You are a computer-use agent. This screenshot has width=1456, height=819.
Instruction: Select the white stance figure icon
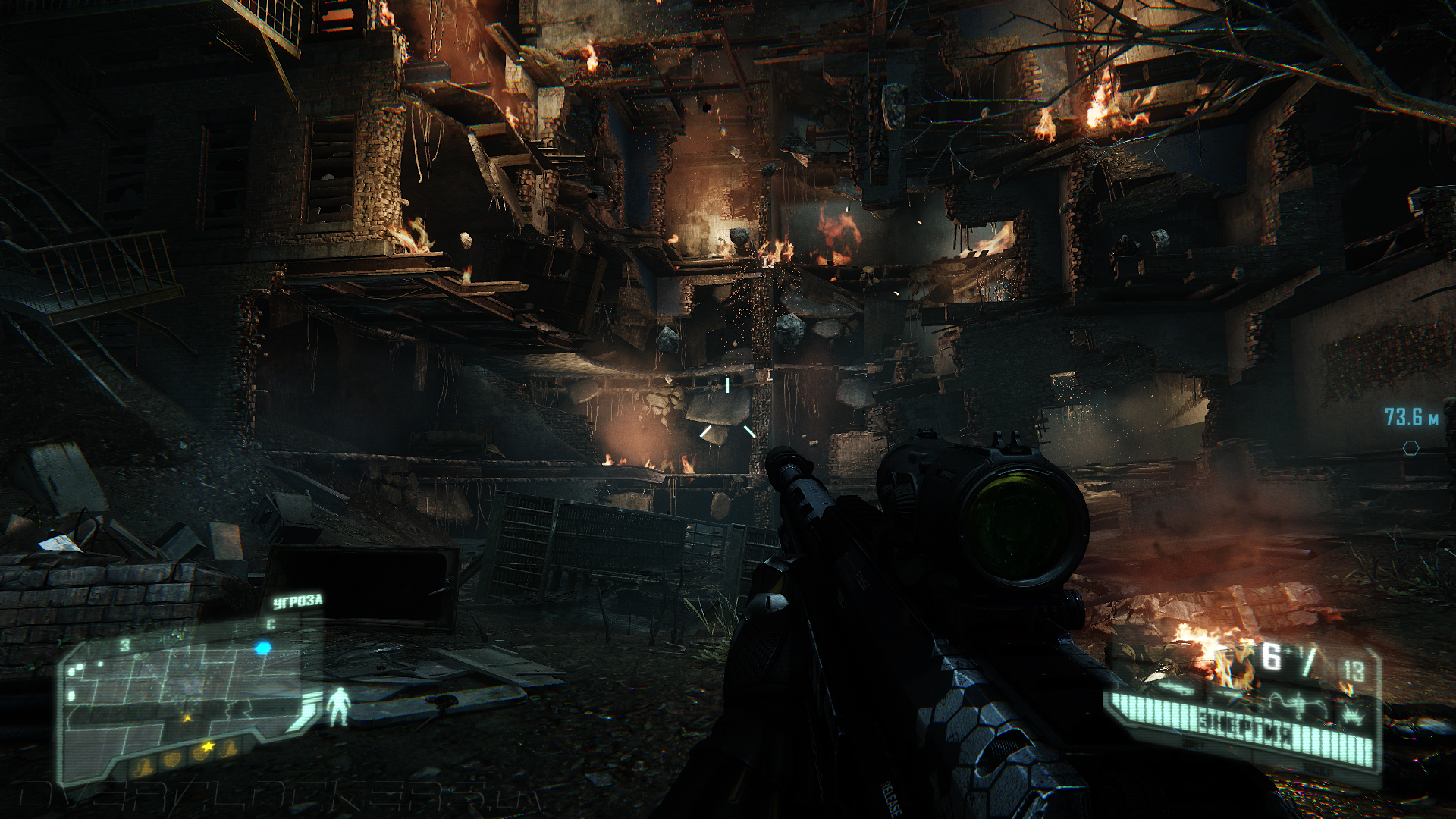339,707
